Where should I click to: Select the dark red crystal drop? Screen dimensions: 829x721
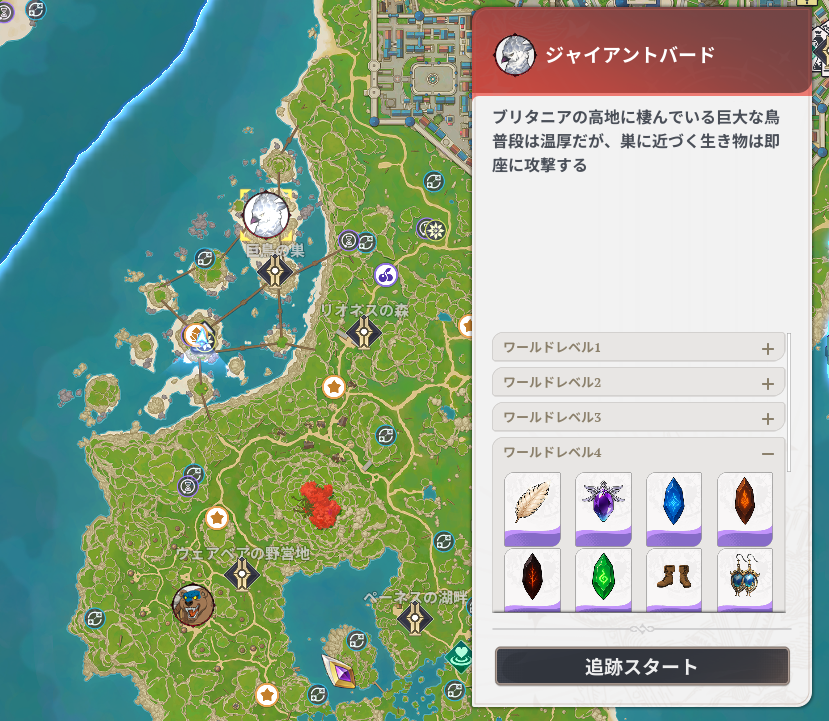click(533, 579)
